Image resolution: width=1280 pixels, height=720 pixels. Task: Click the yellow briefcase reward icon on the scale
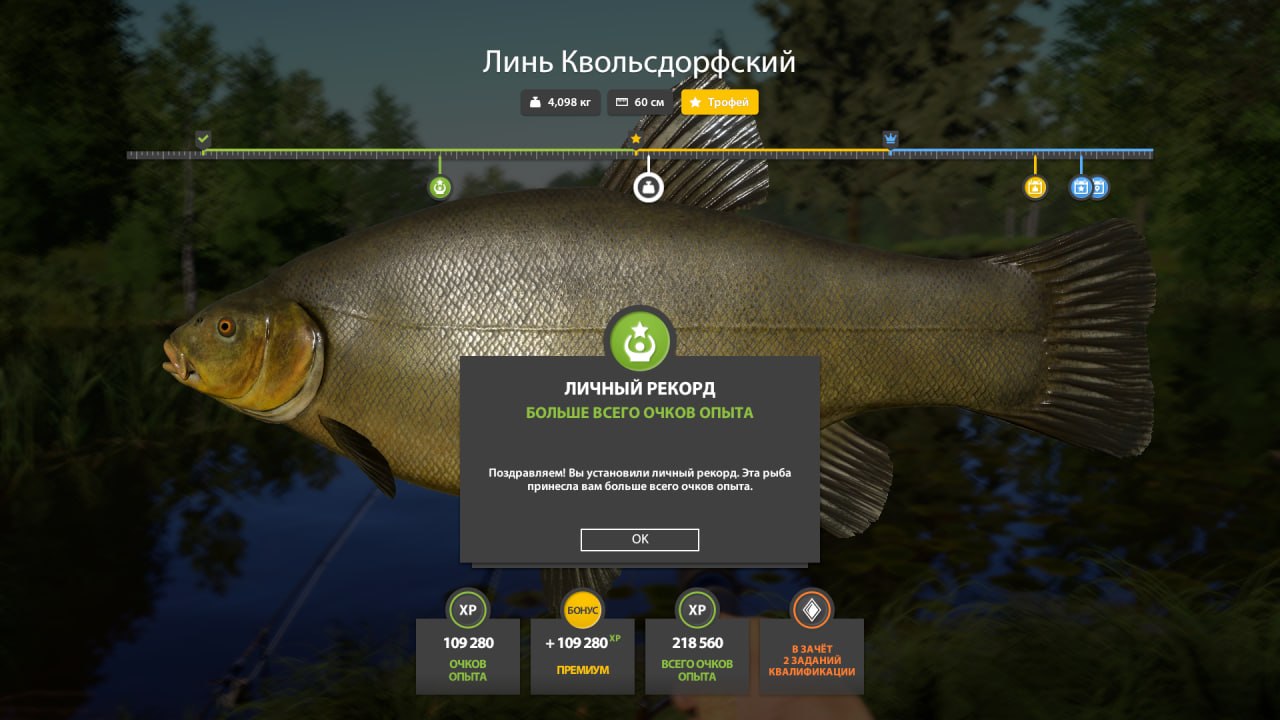[1033, 187]
